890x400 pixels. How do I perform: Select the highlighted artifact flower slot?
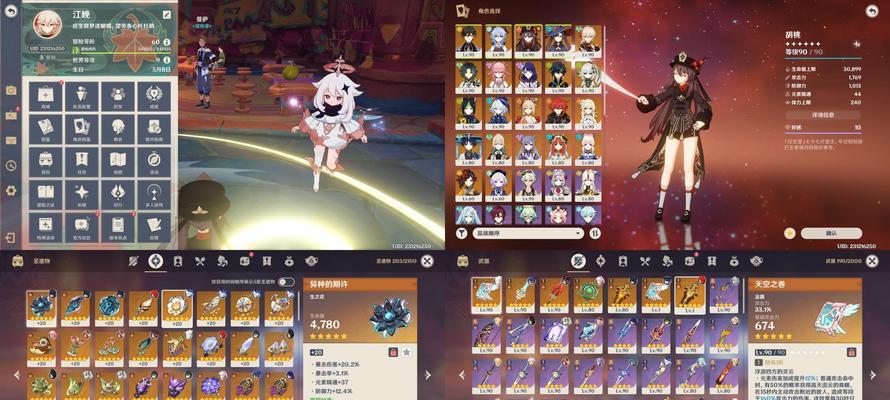(x=177, y=306)
